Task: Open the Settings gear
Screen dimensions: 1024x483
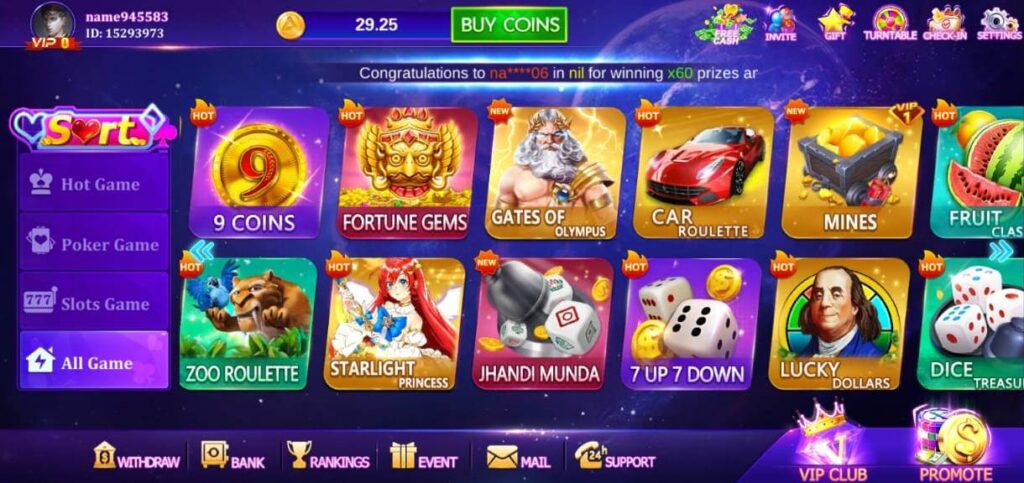Action: point(998,23)
